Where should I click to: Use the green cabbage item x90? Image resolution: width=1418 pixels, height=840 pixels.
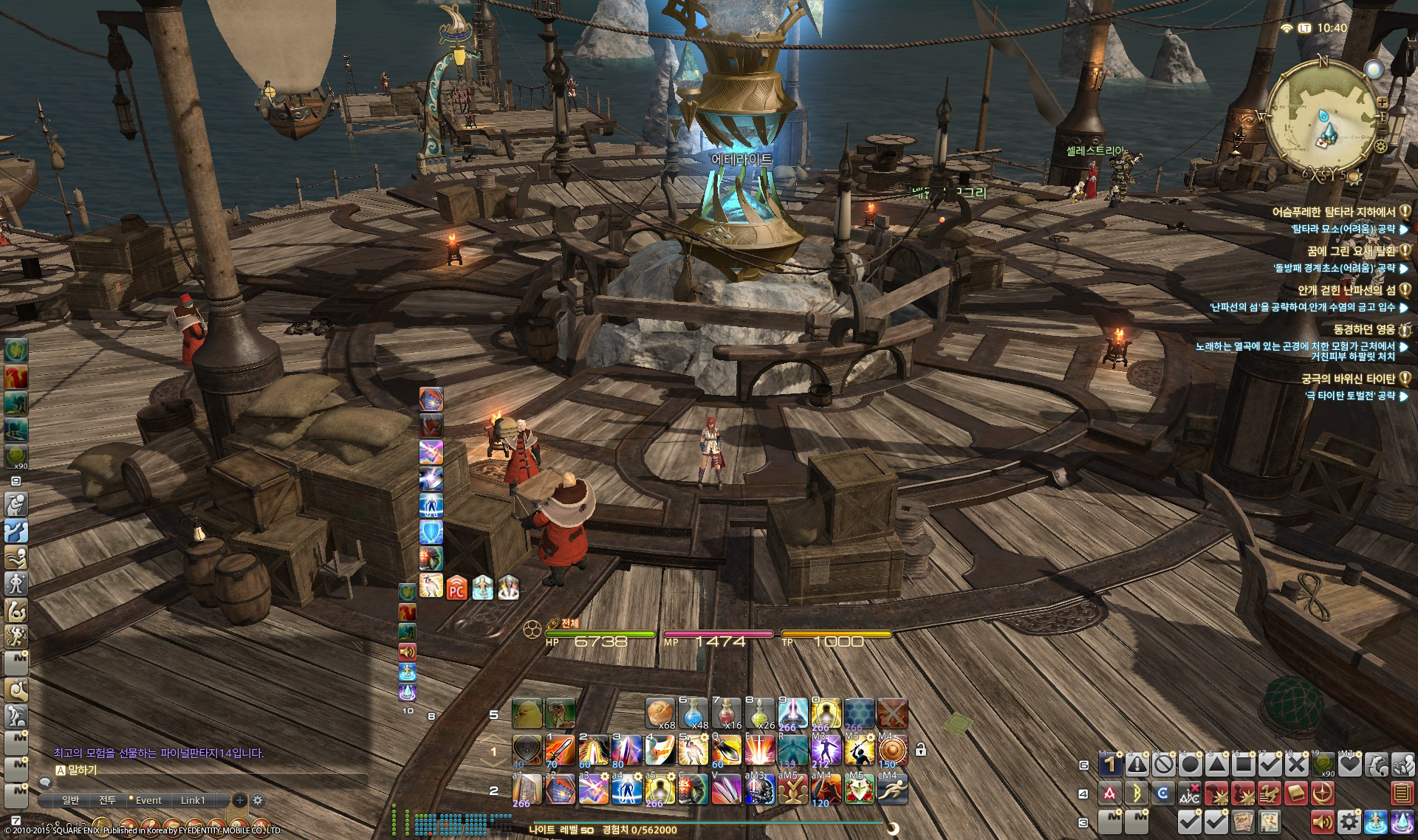(x=1323, y=764)
